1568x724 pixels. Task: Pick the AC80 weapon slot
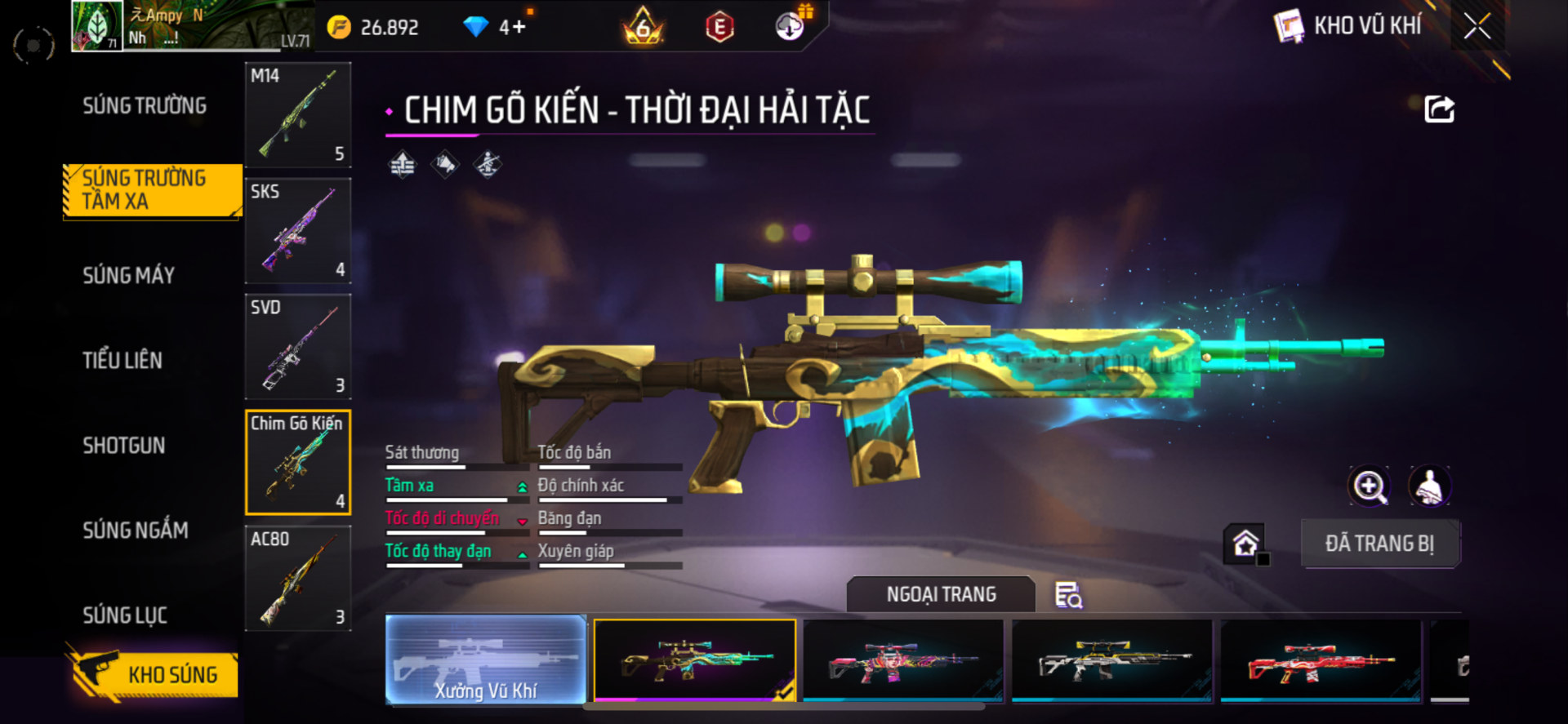(298, 579)
